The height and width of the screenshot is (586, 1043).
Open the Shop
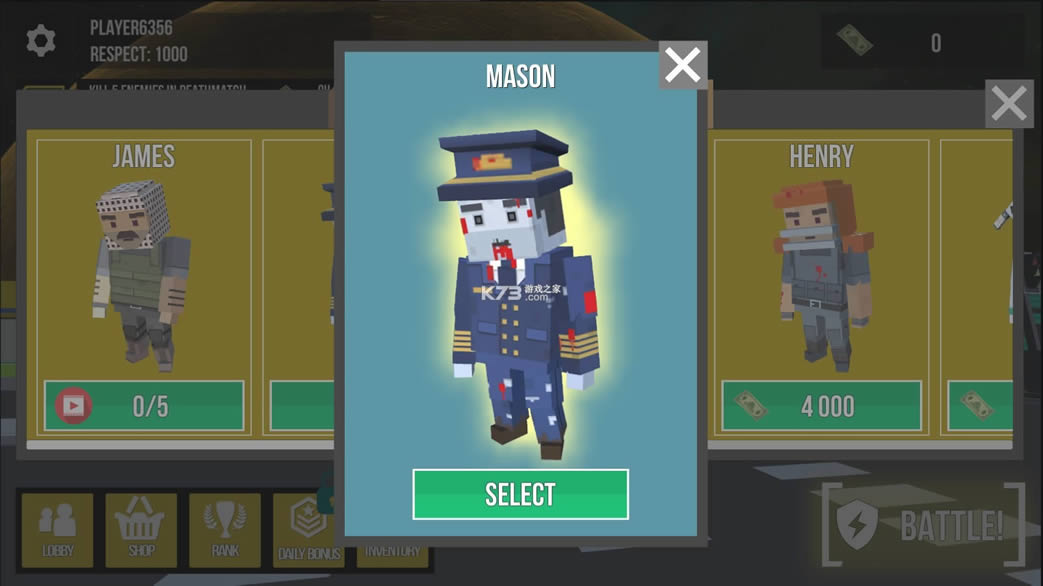pos(141,530)
